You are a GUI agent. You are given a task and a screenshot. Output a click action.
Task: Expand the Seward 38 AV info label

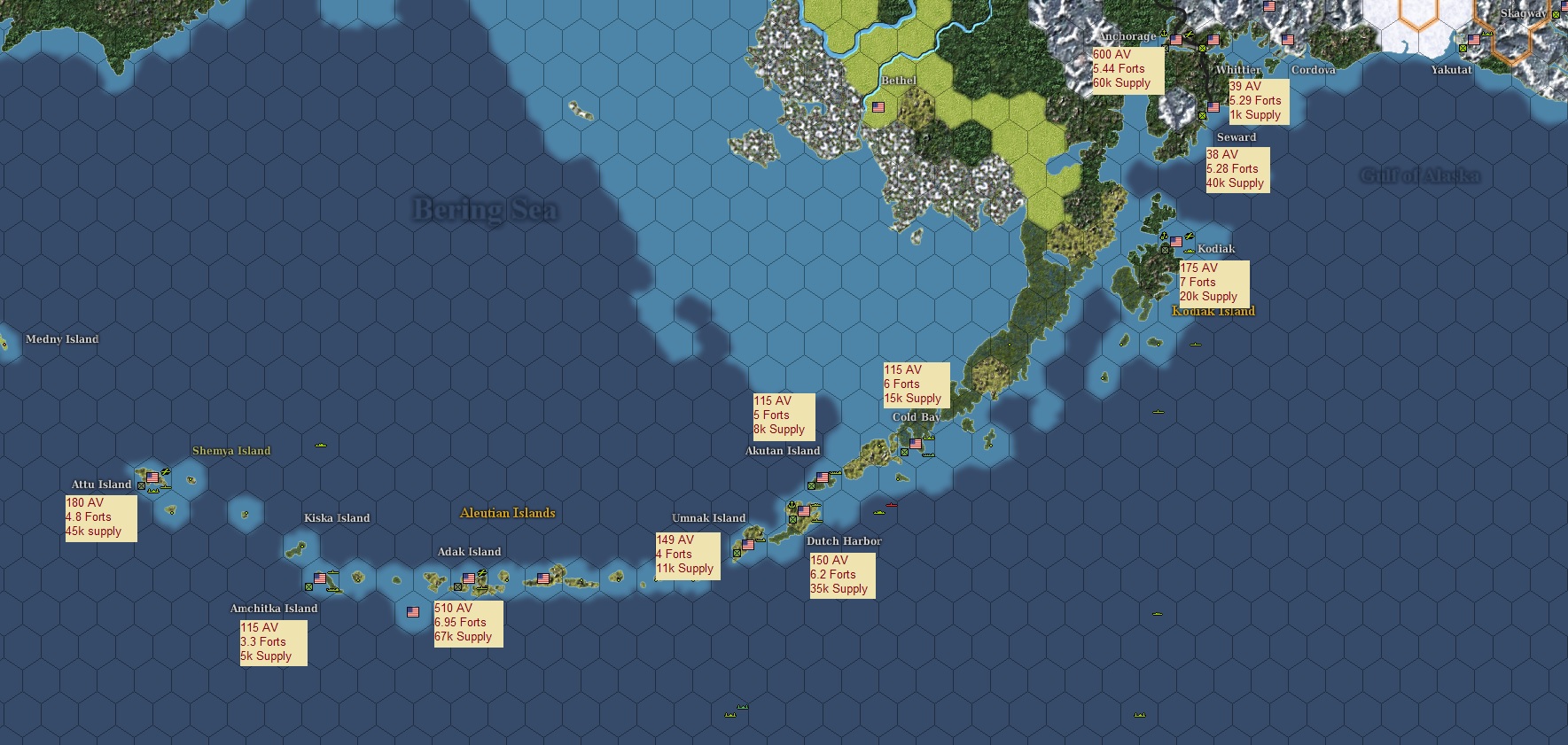pos(1236,168)
